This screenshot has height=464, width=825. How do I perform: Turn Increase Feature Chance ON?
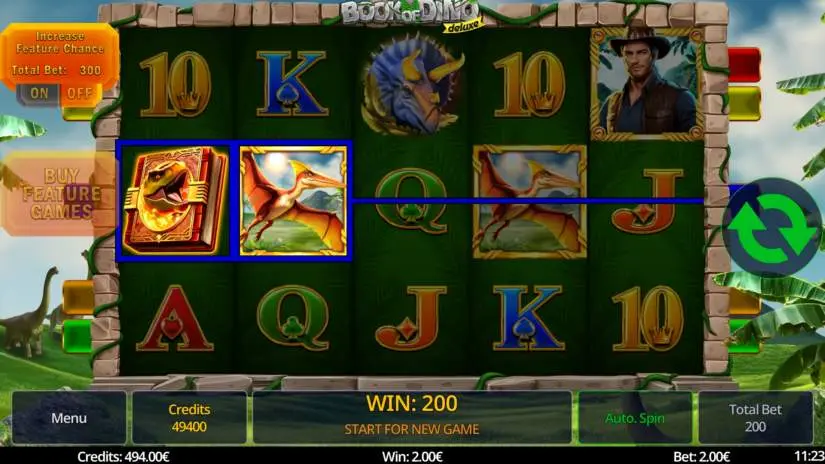tap(39, 93)
